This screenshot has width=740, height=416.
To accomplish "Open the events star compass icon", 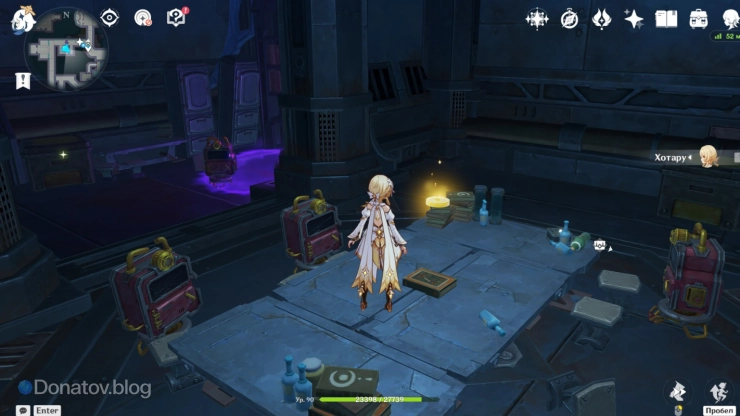I will [x=537, y=18].
